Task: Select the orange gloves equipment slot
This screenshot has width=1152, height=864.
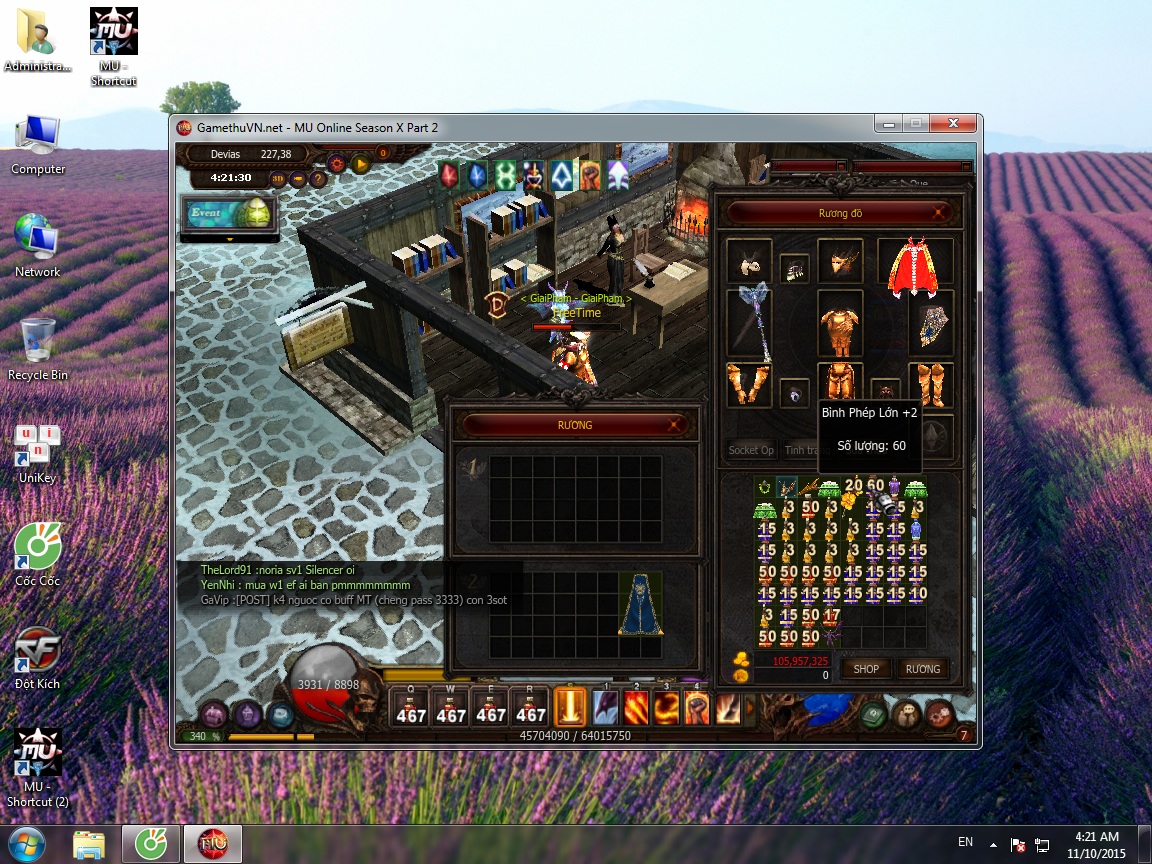Action: click(749, 384)
